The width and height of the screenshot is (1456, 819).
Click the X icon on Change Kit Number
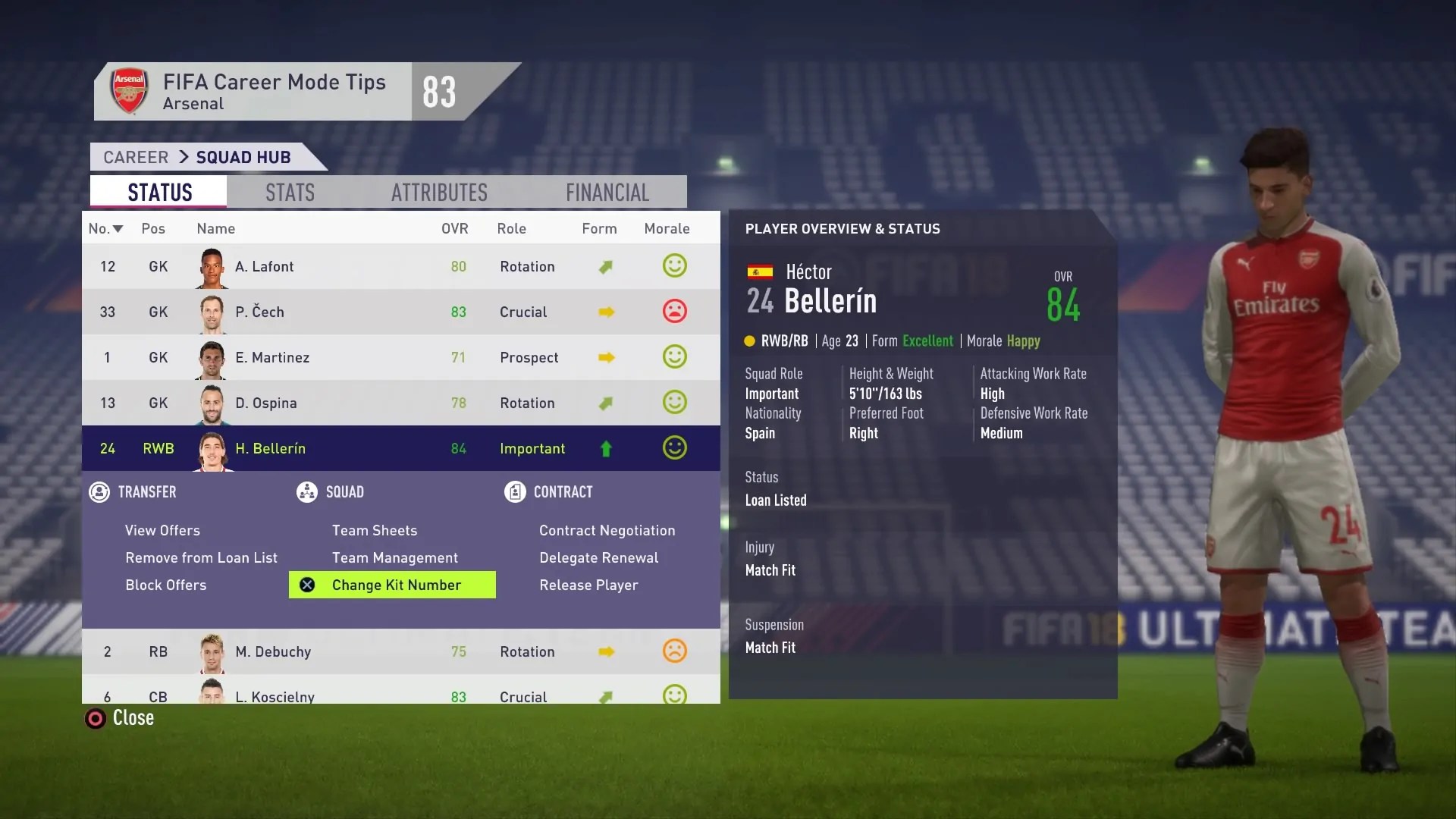(306, 585)
